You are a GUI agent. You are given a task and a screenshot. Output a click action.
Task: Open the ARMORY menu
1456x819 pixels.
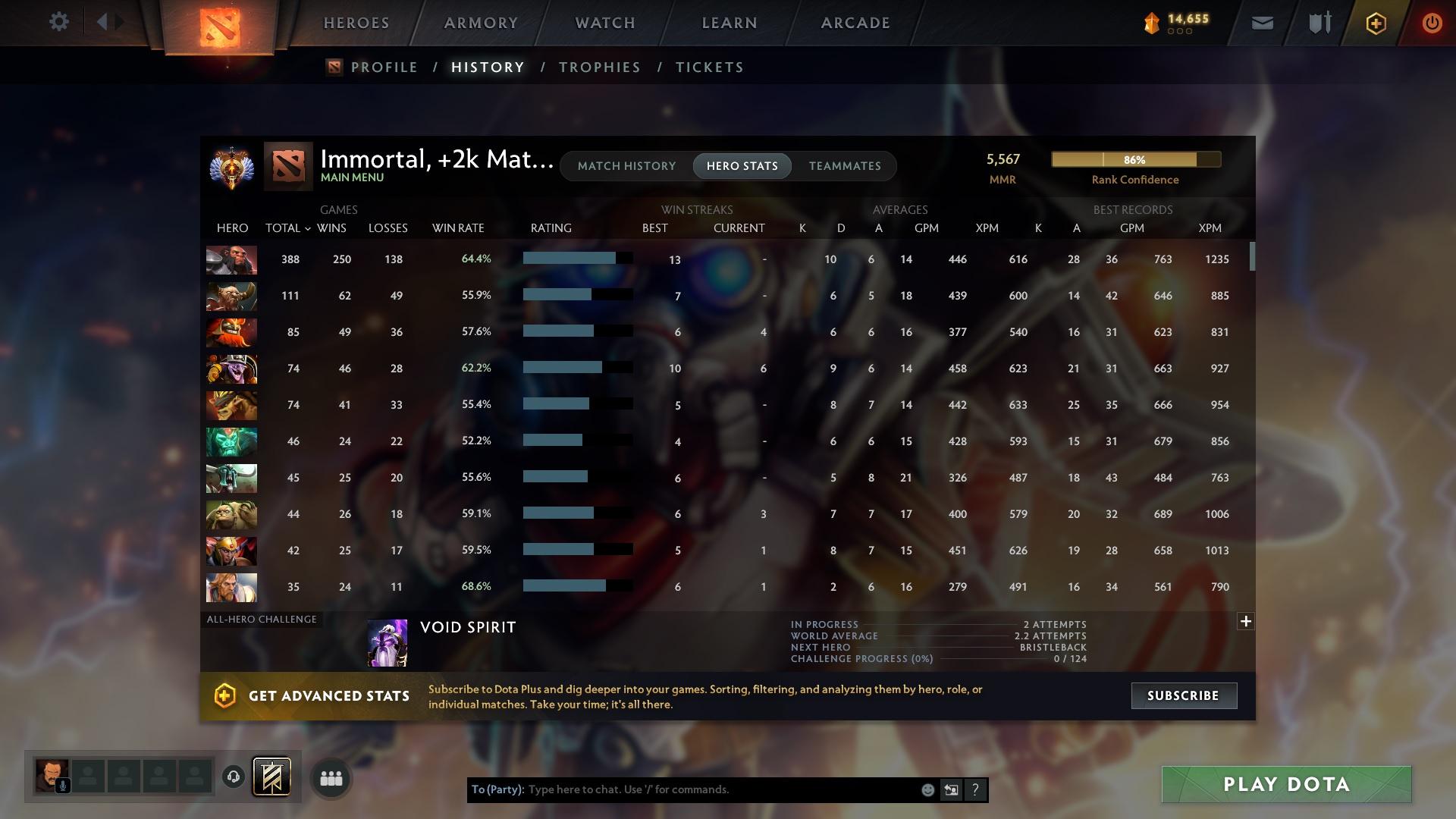click(481, 23)
